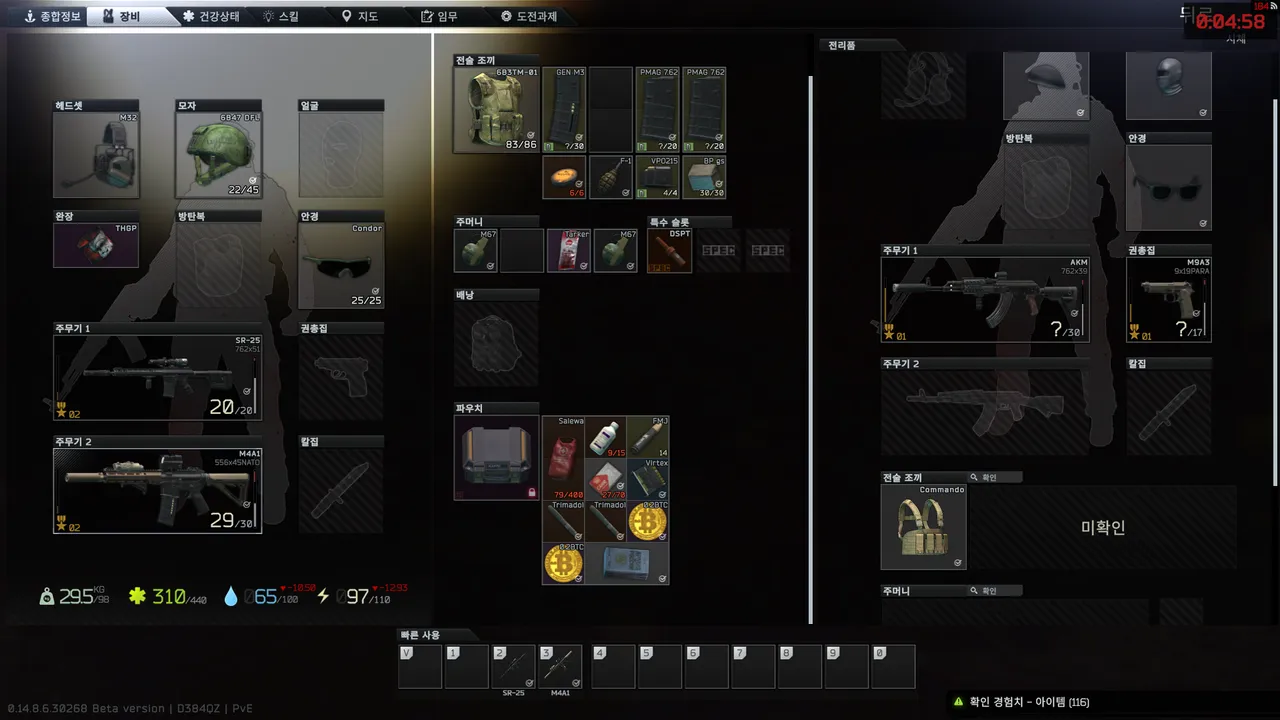Select the M4A1 secondary weapon slot
Viewport: 1280px width, 720px height.
157,490
